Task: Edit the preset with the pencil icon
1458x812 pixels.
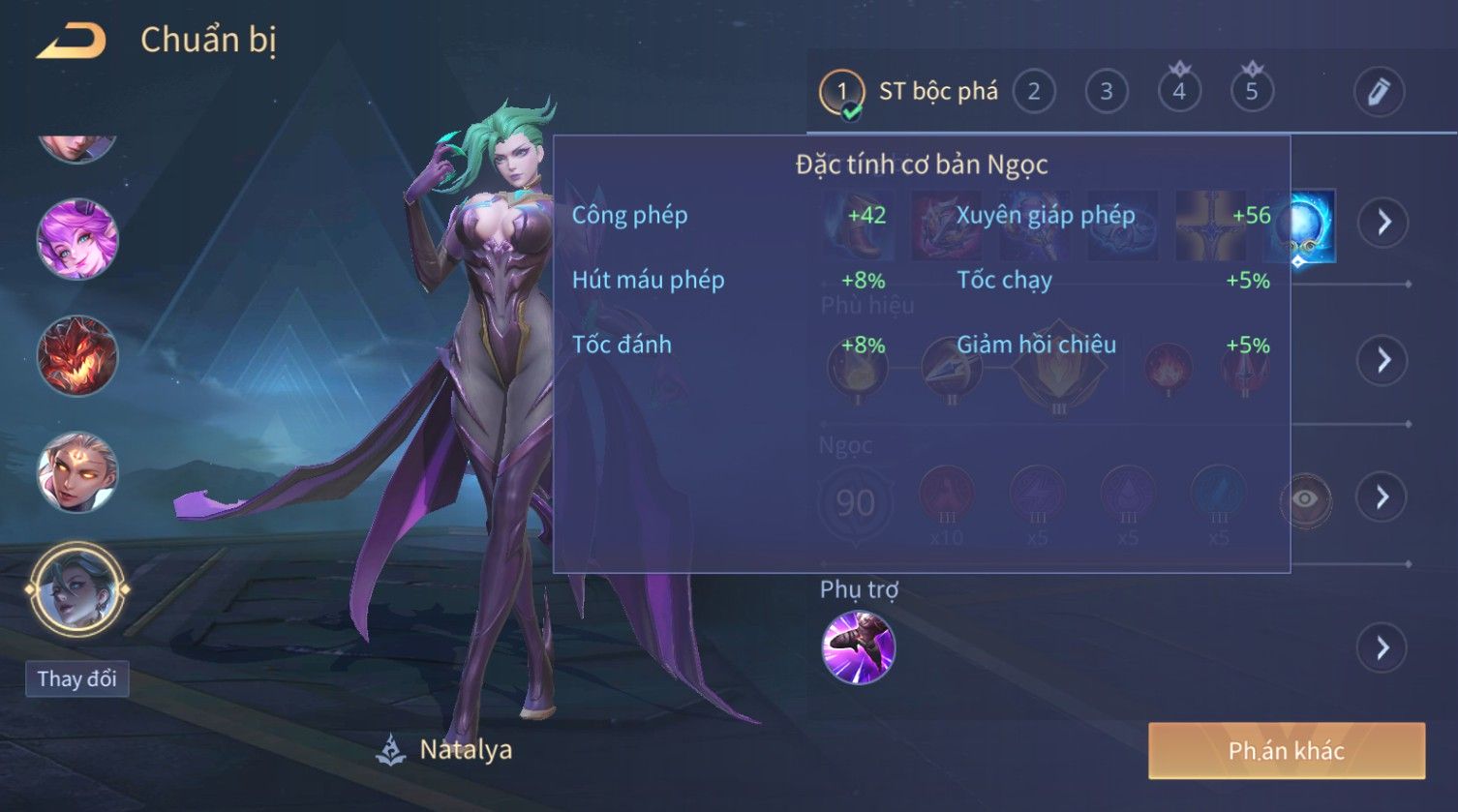Action: [x=1378, y=92]
